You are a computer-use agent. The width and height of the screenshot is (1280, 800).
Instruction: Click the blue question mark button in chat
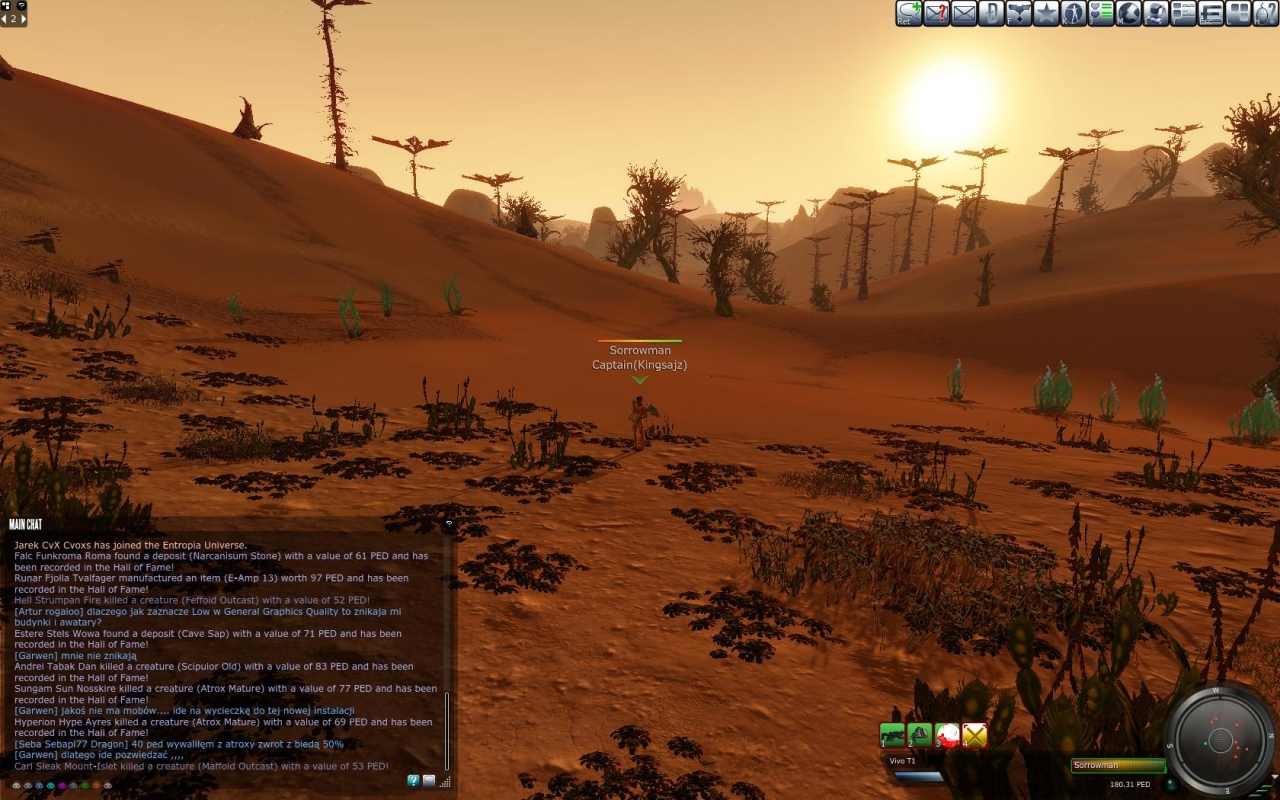pyautogui.click(x=413, y=781)
